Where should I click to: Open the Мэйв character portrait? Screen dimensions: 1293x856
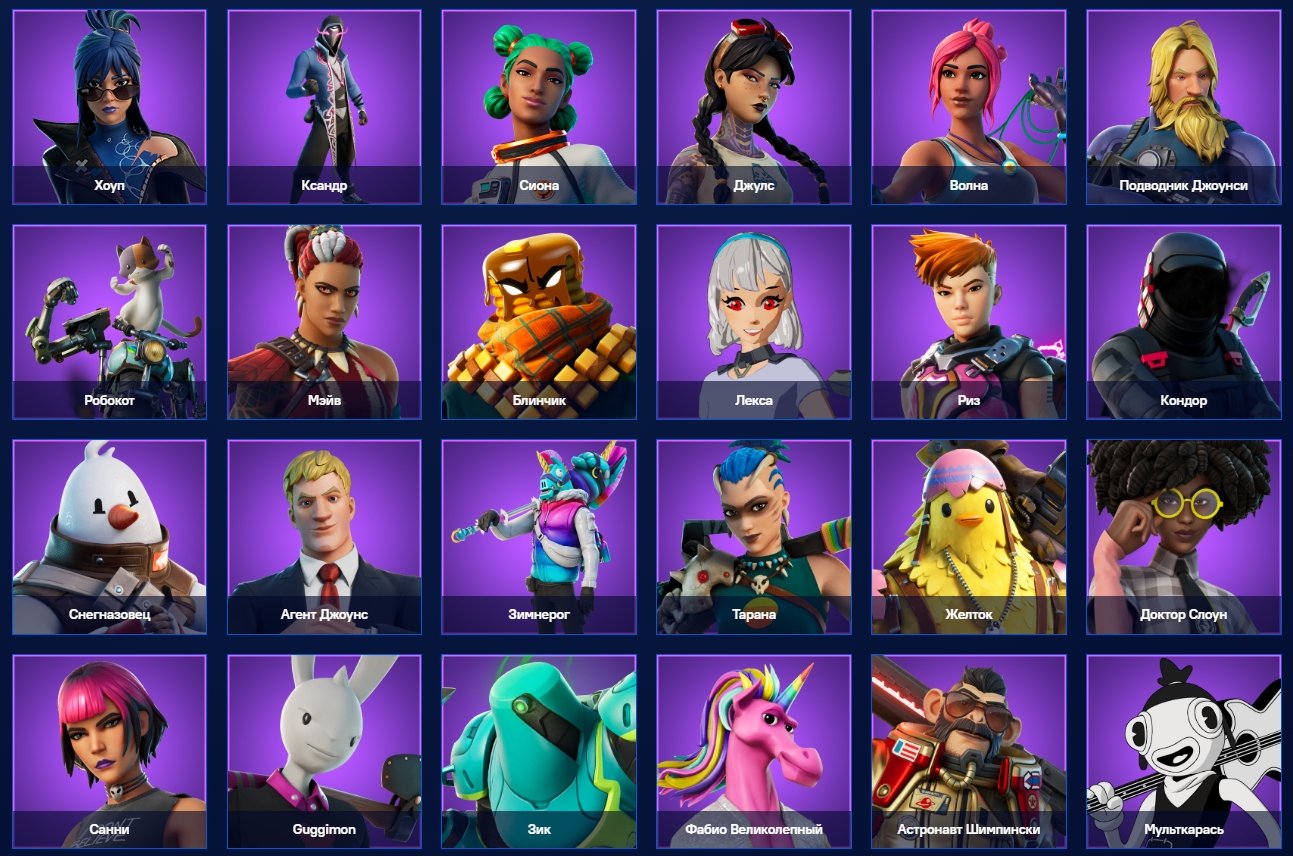pyautogui.click(x=324, y=318)
